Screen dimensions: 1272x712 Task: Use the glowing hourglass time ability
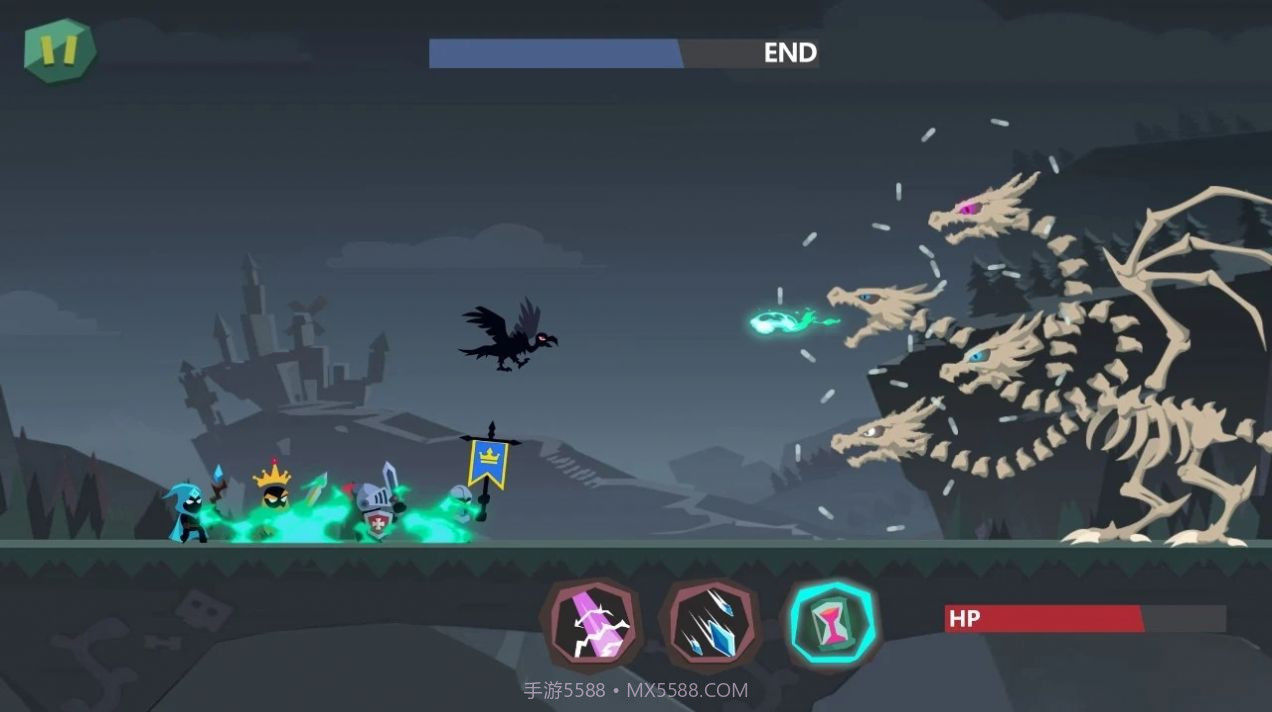click(831, 626)
